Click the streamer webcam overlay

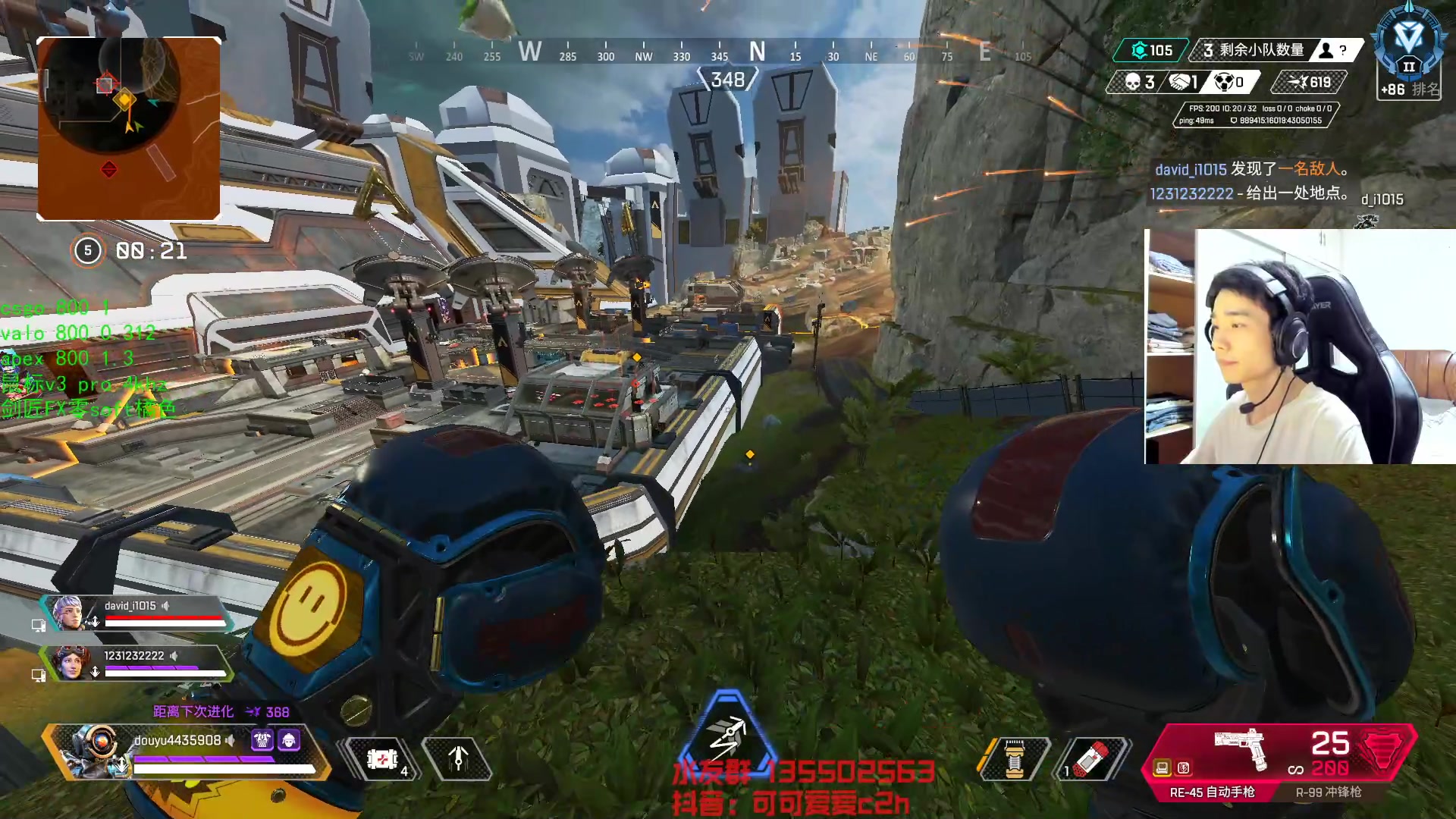1300,347
